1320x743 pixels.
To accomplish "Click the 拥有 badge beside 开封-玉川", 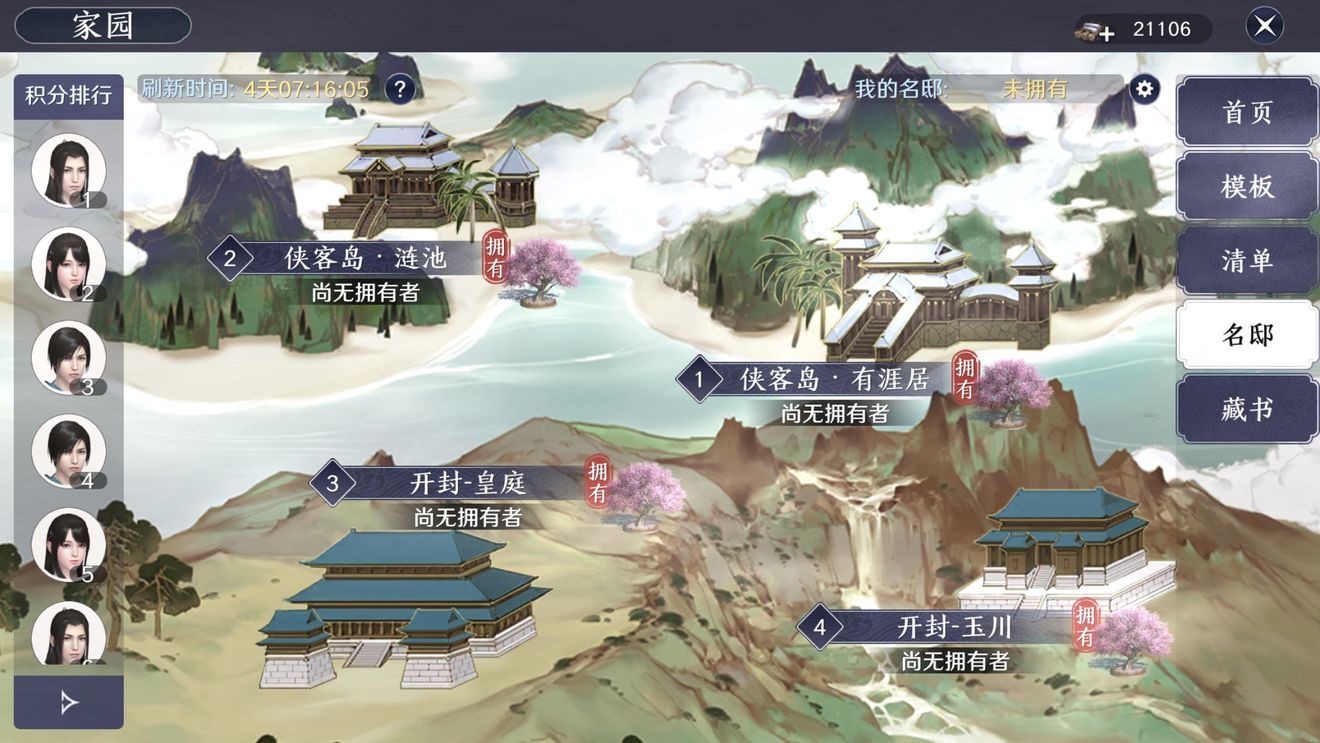I will click(1084, 628).
